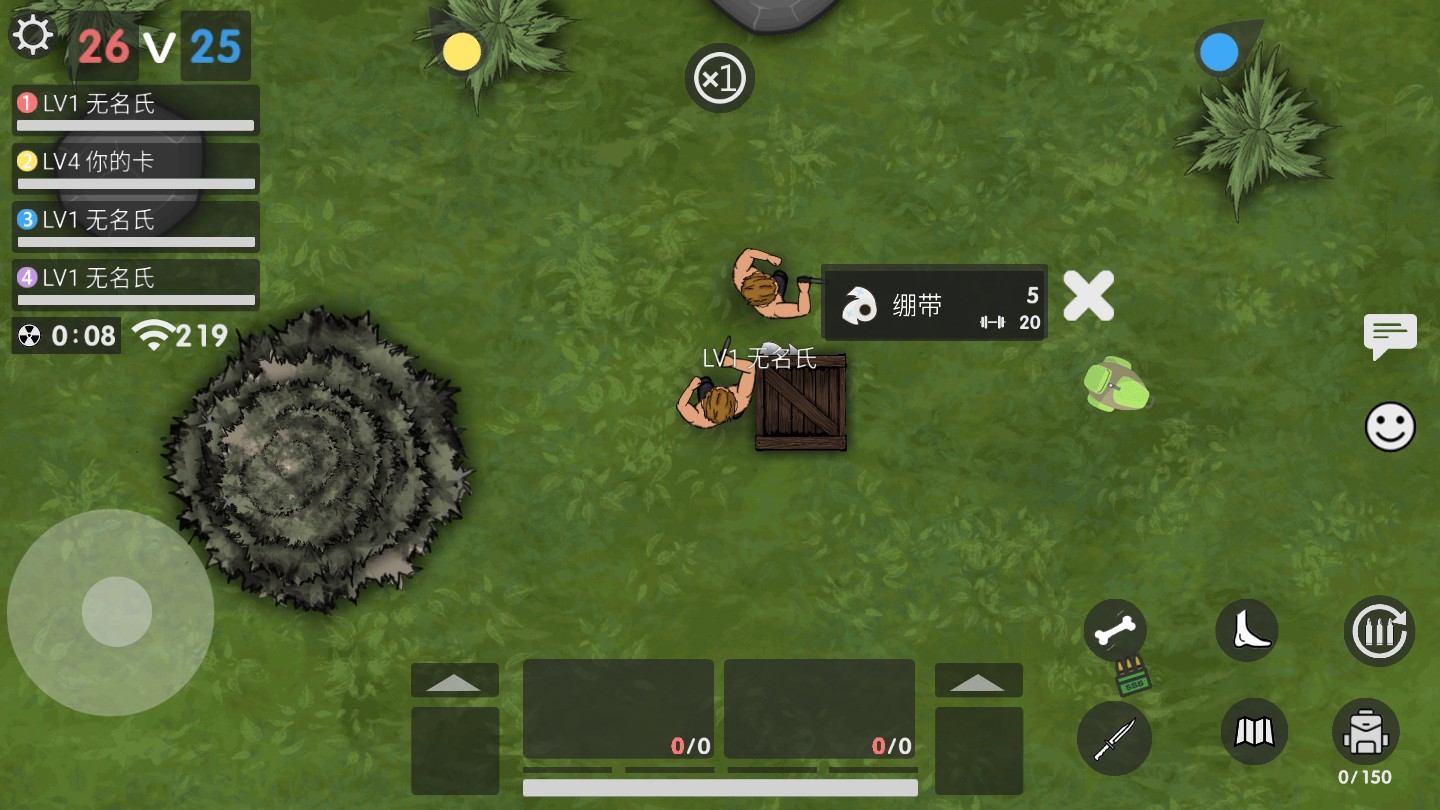Open the gear settings menu
Viewport: 1440px width, 810px height.
click(32, 35)
